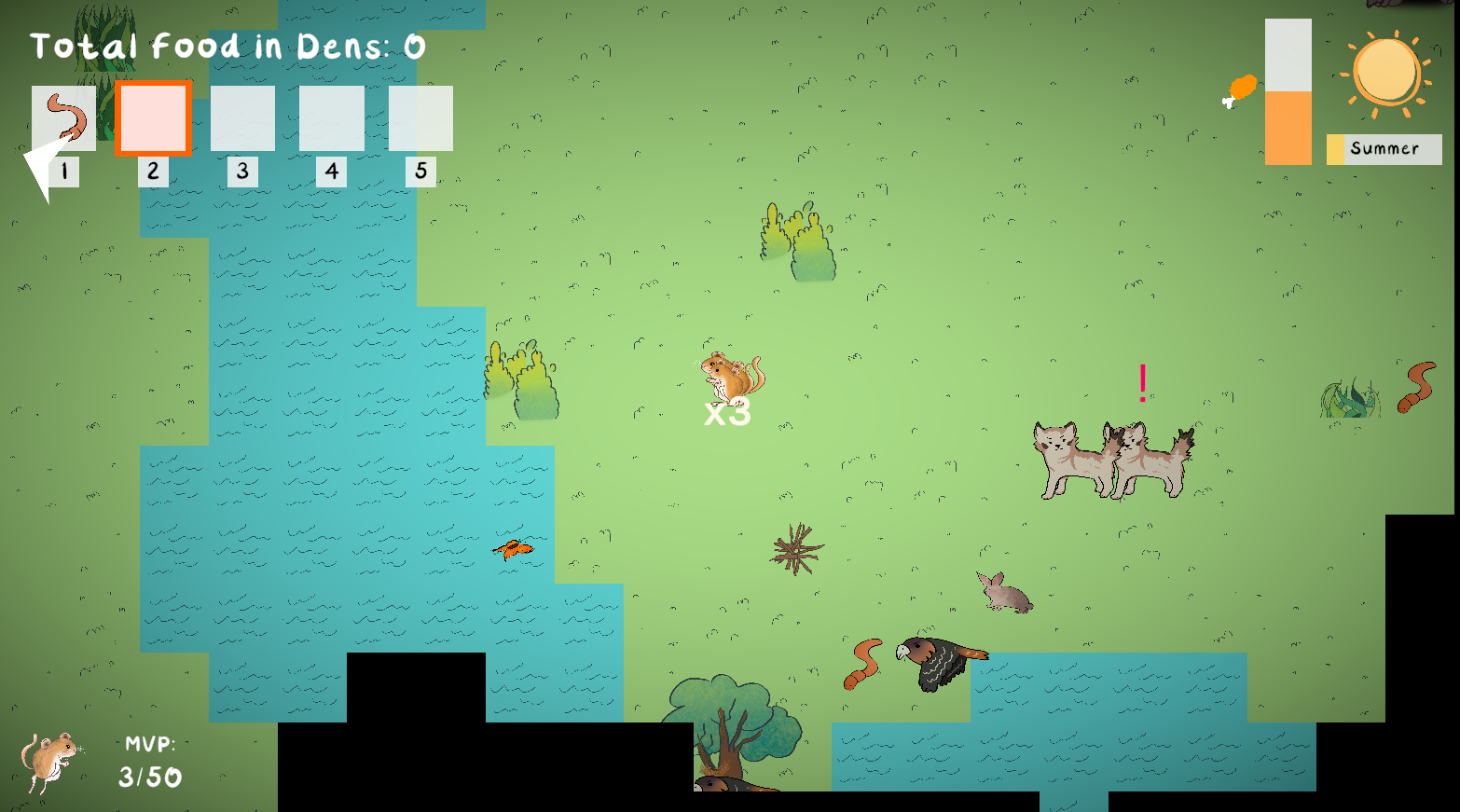Select the empty hotbar slot numbered 3
Image resolution: width=1460 pixels, height=812 pixels.
point(242,118)
